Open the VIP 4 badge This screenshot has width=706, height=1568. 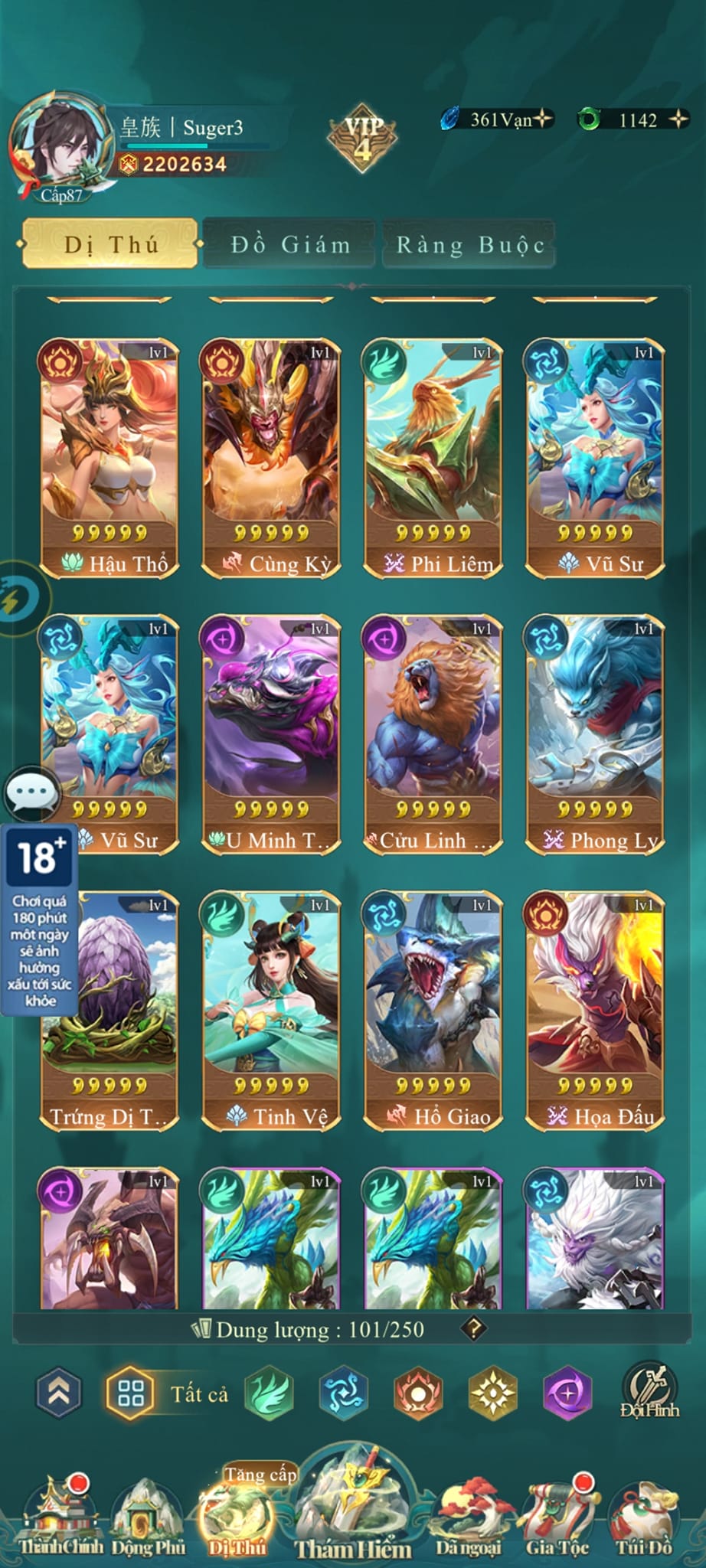(x=362, y=138)
